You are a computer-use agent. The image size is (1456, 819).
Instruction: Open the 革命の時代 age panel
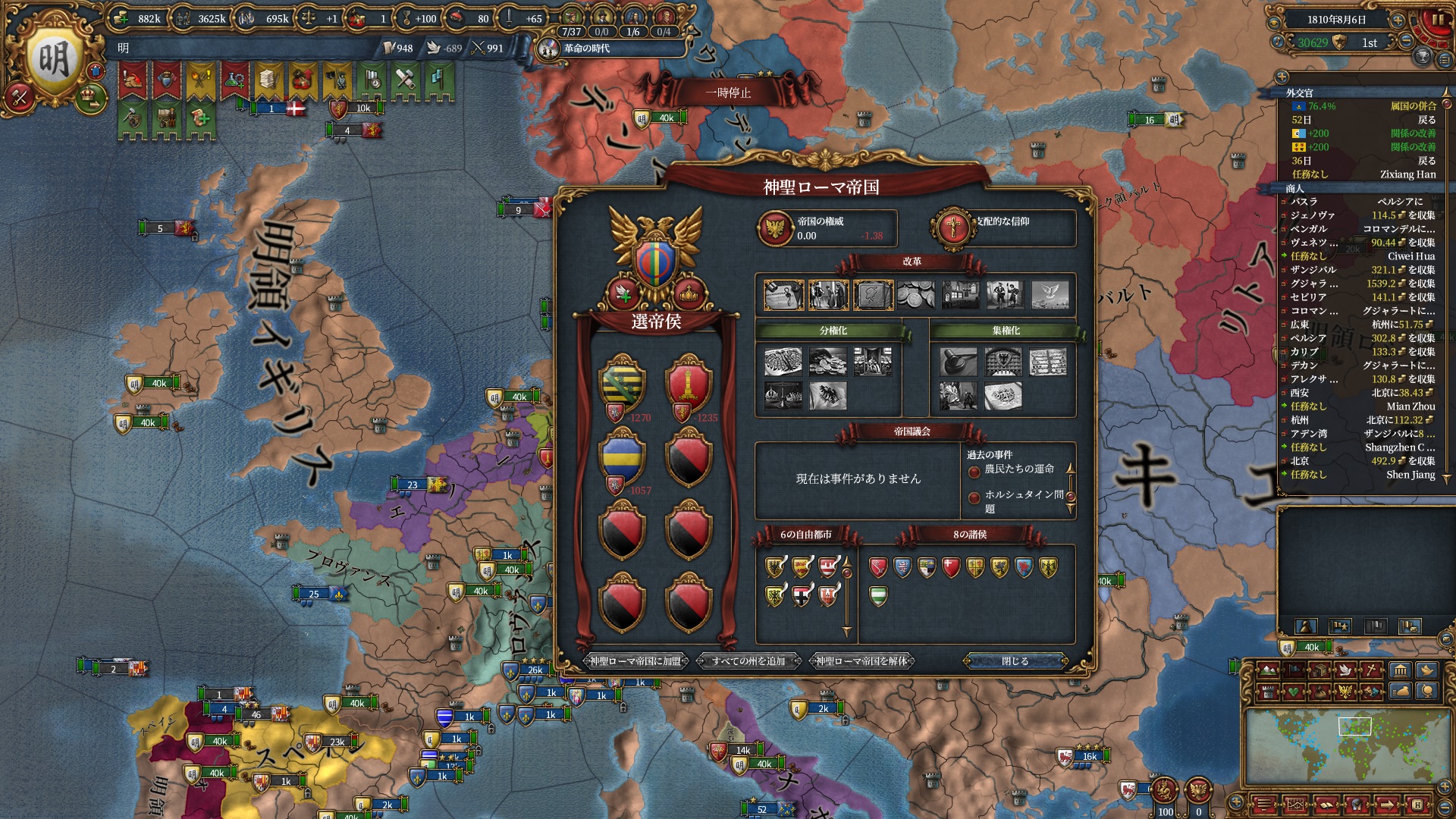coord(586,49)
